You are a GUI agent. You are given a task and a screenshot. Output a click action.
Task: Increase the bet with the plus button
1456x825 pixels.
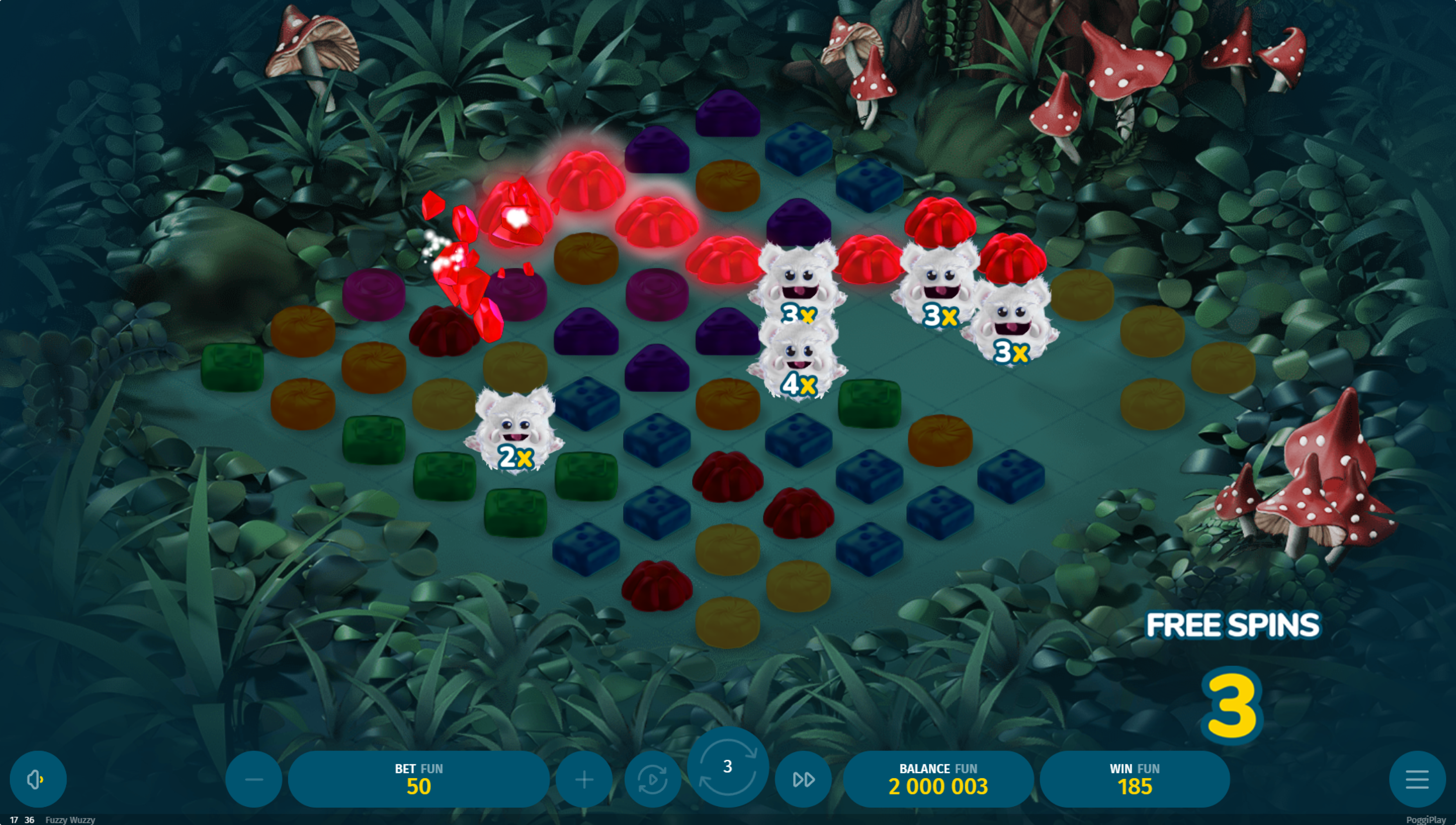coord(584,780)
